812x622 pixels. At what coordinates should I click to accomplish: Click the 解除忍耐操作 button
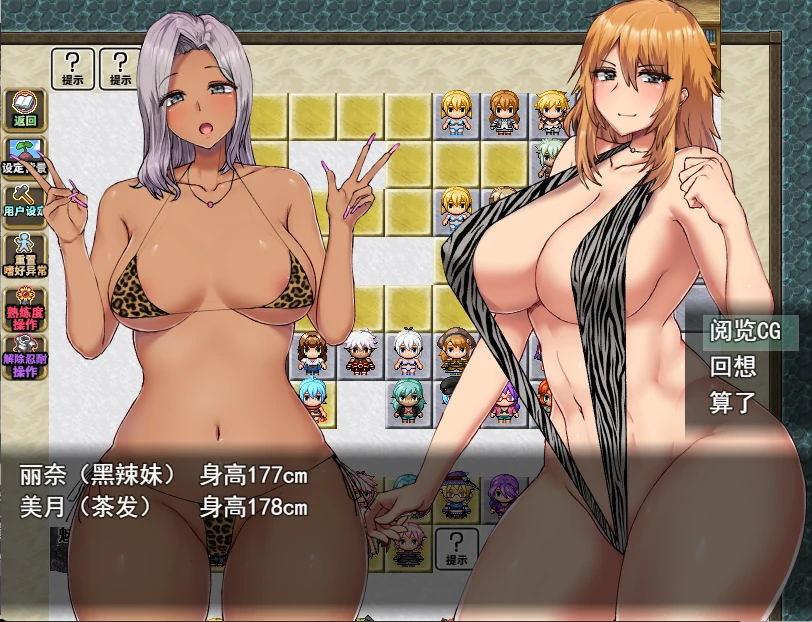[24, 358]
